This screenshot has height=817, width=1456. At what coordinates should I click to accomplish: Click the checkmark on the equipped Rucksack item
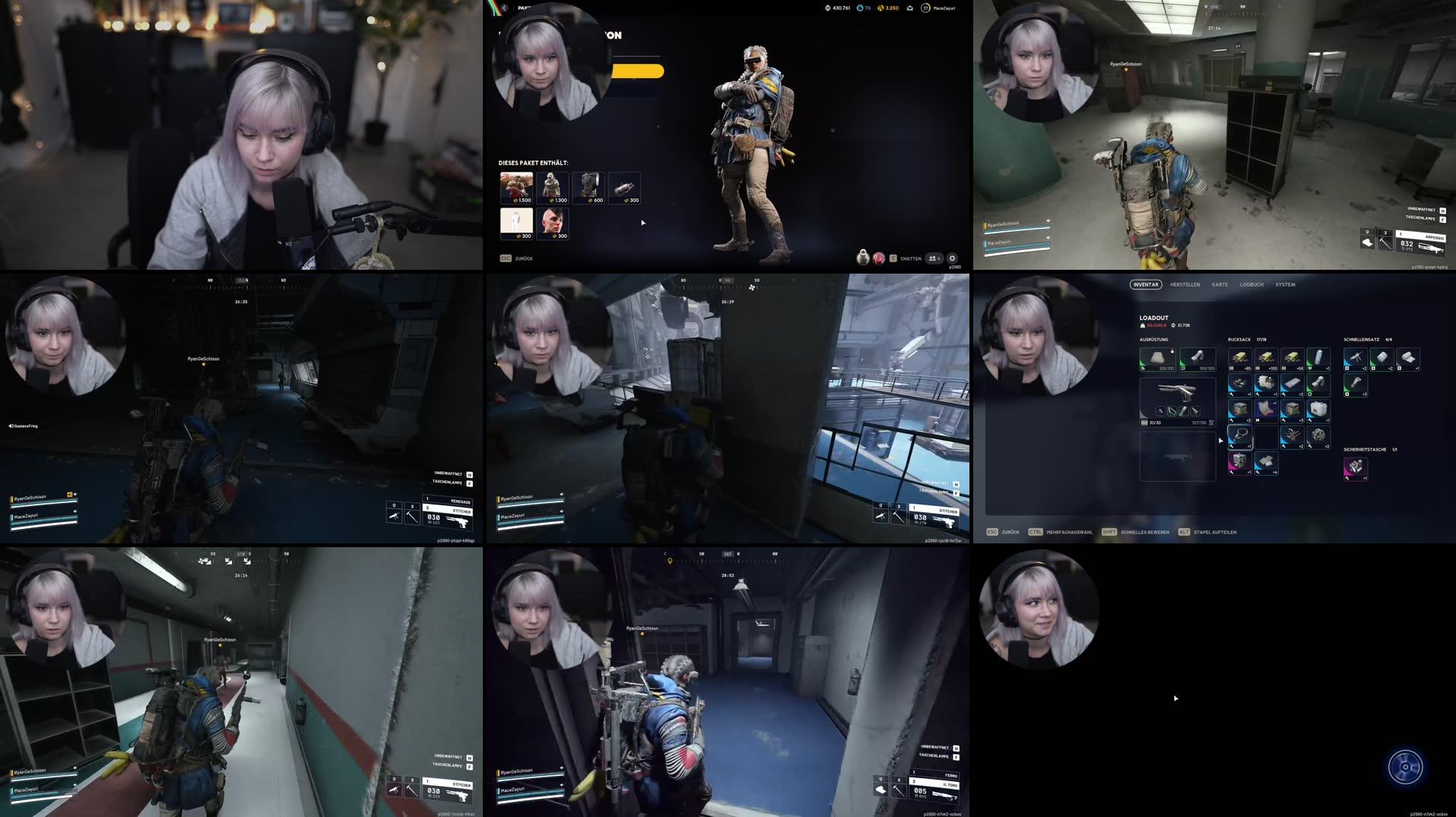click(x=1274, y=403)
